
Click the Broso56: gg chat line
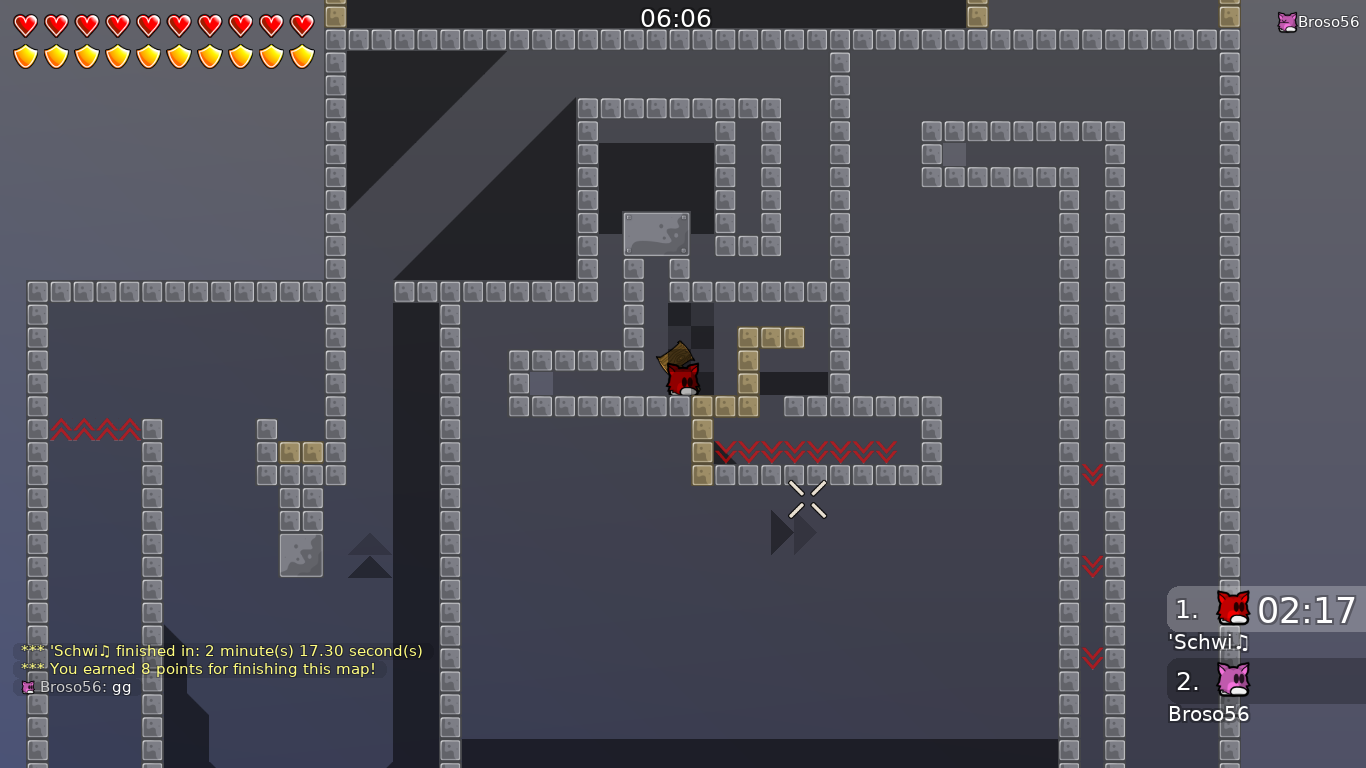point(85,687)
